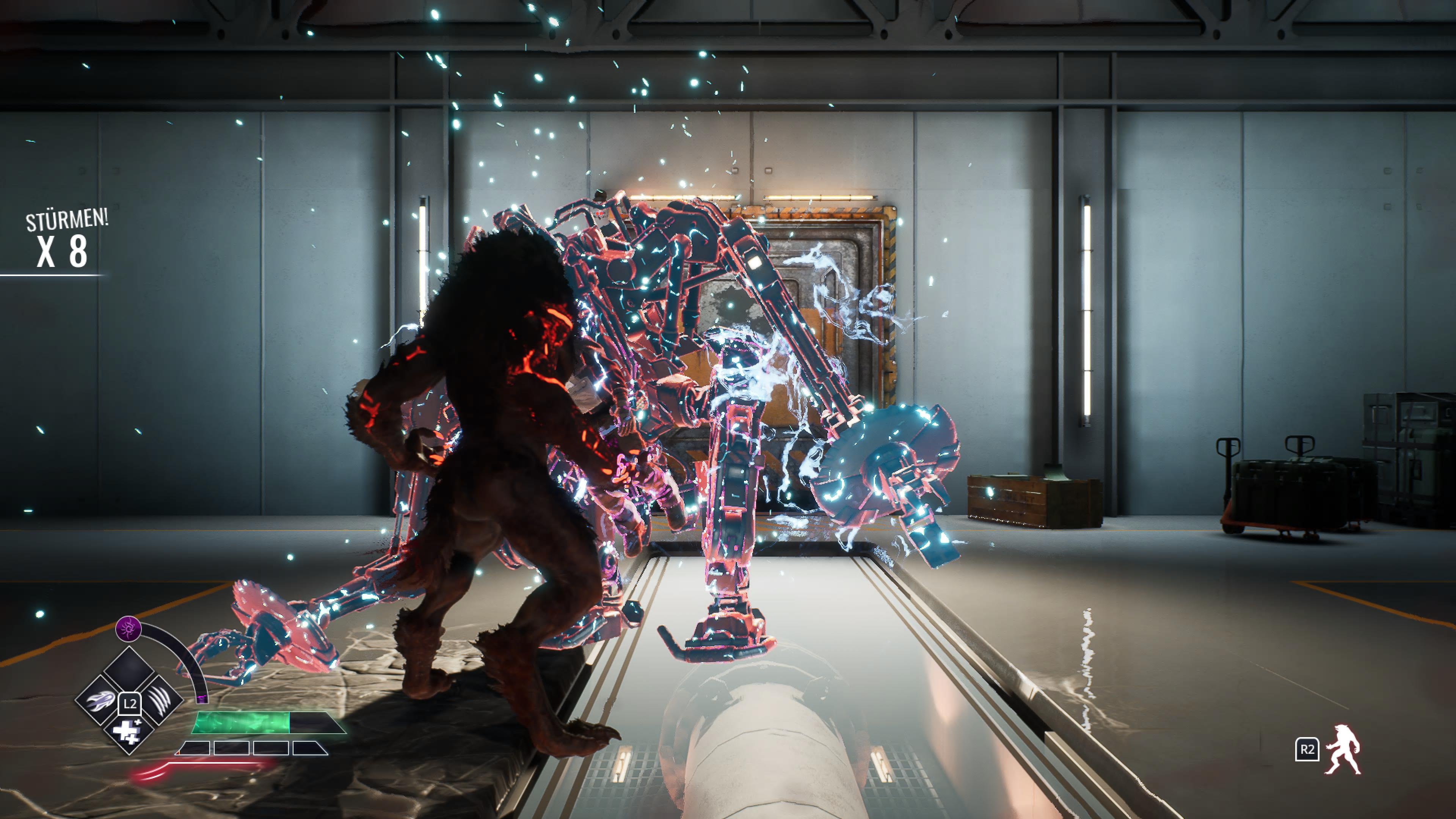Image resolution: width=1456 pixels, height=819 pixels.
Task: Trigger the healing plus-signs ability
Action: pyautogui.click(x=129, y=730)
